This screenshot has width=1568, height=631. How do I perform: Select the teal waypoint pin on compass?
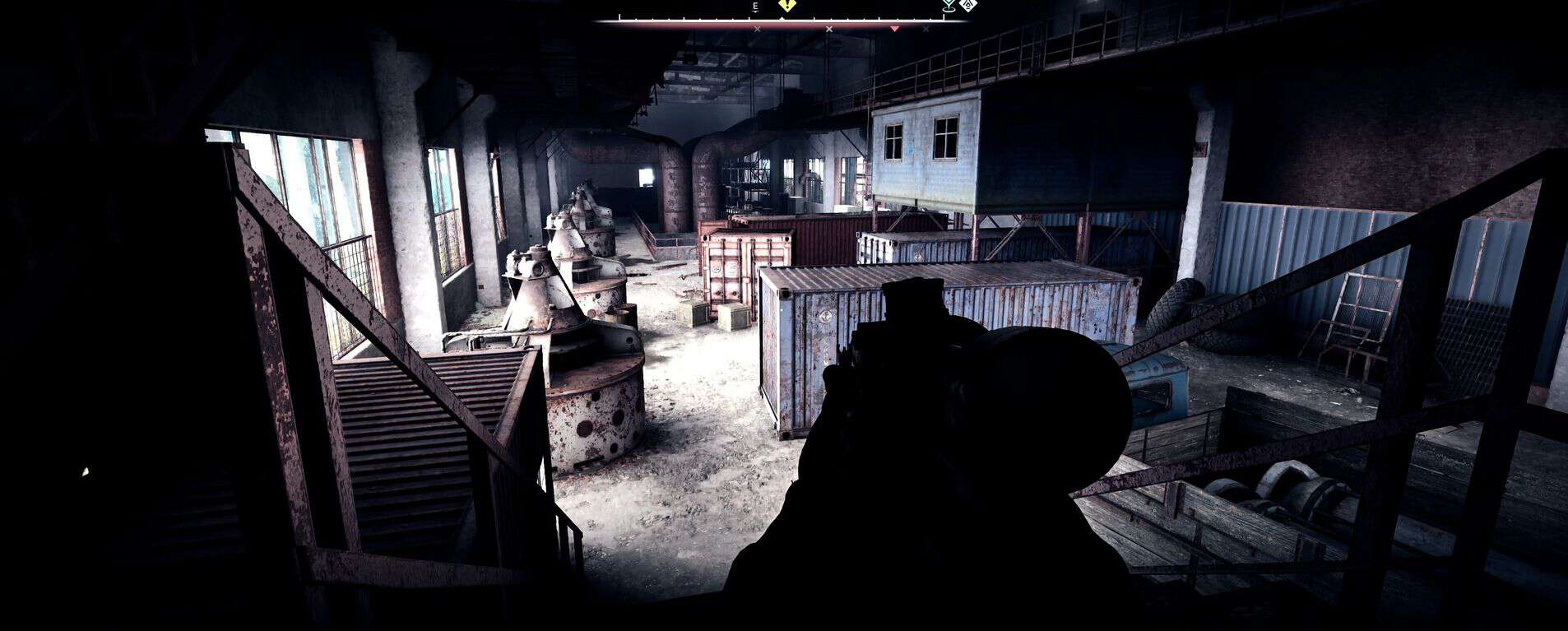click(949, 6)
